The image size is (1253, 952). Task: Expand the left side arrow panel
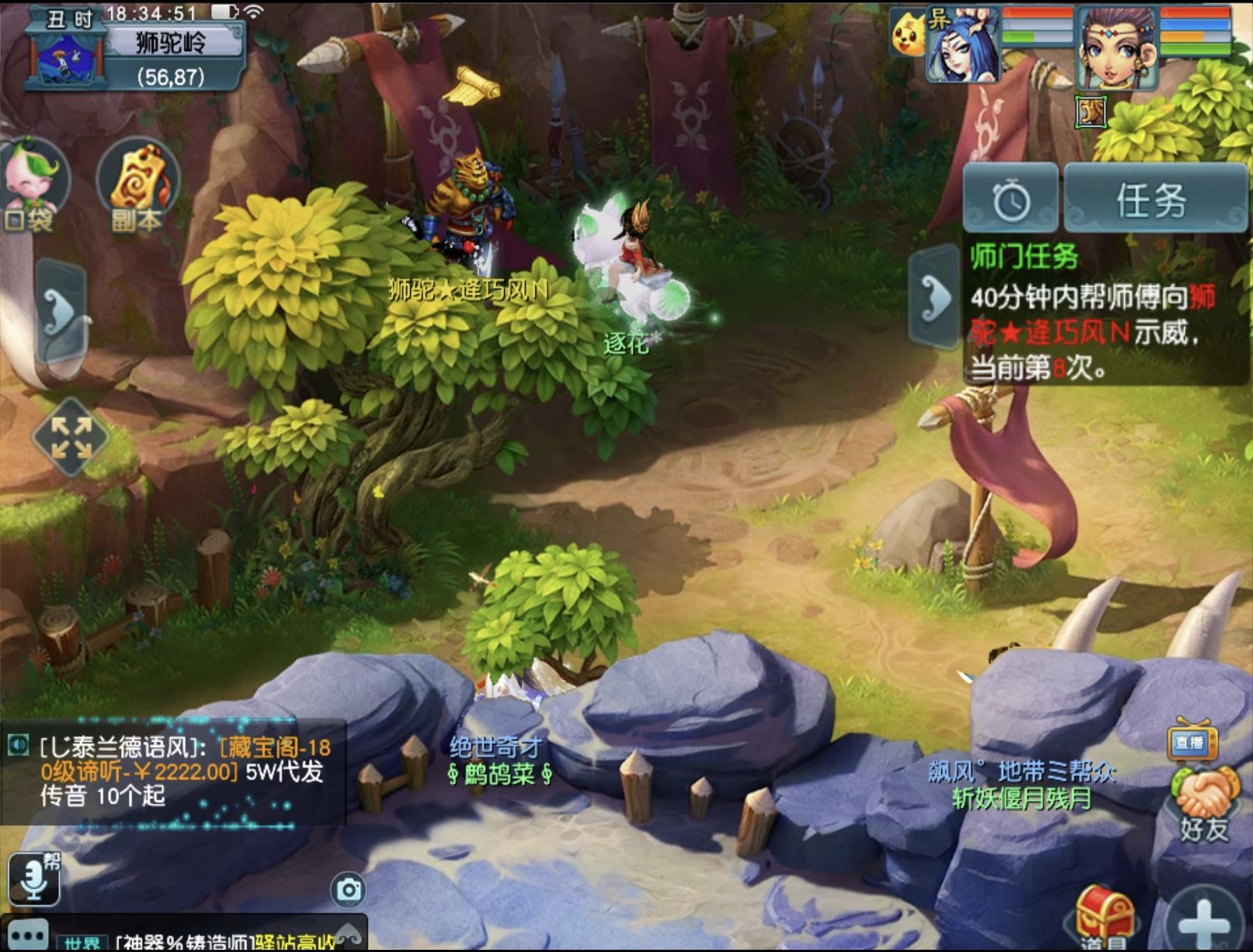tap(63, 310)
